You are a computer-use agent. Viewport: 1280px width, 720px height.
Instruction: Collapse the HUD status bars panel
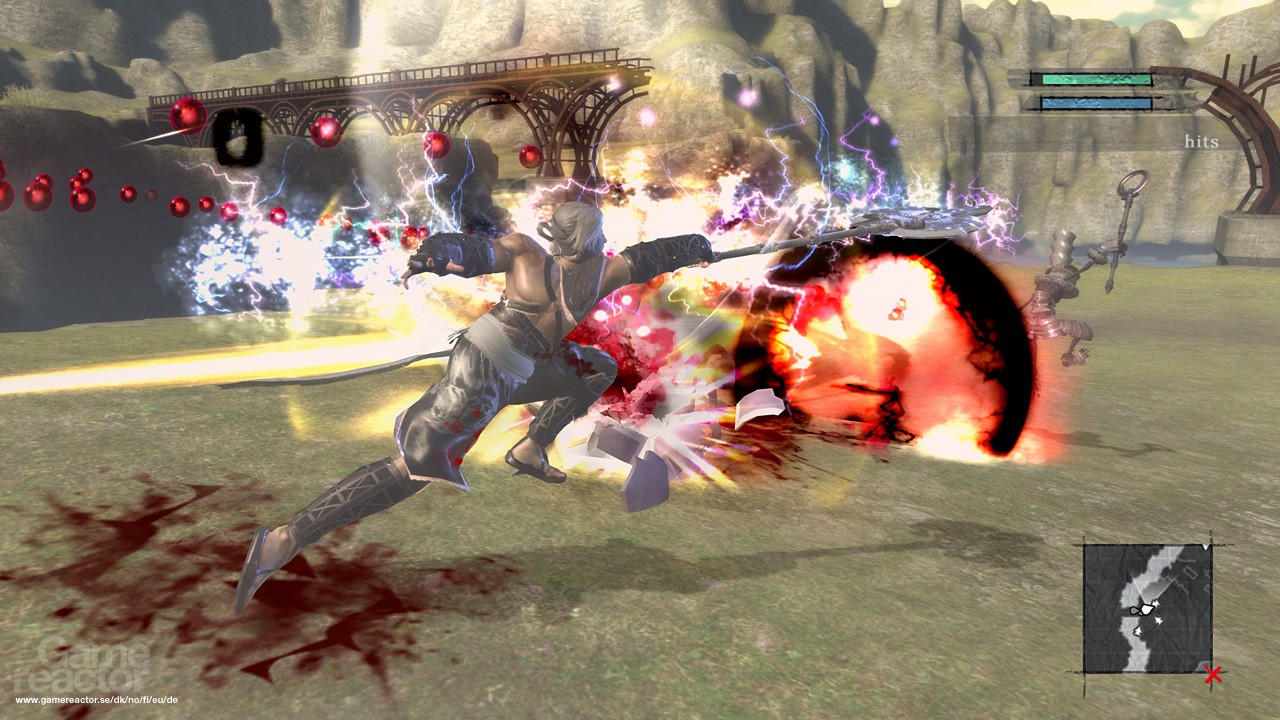coord(1095,90)
